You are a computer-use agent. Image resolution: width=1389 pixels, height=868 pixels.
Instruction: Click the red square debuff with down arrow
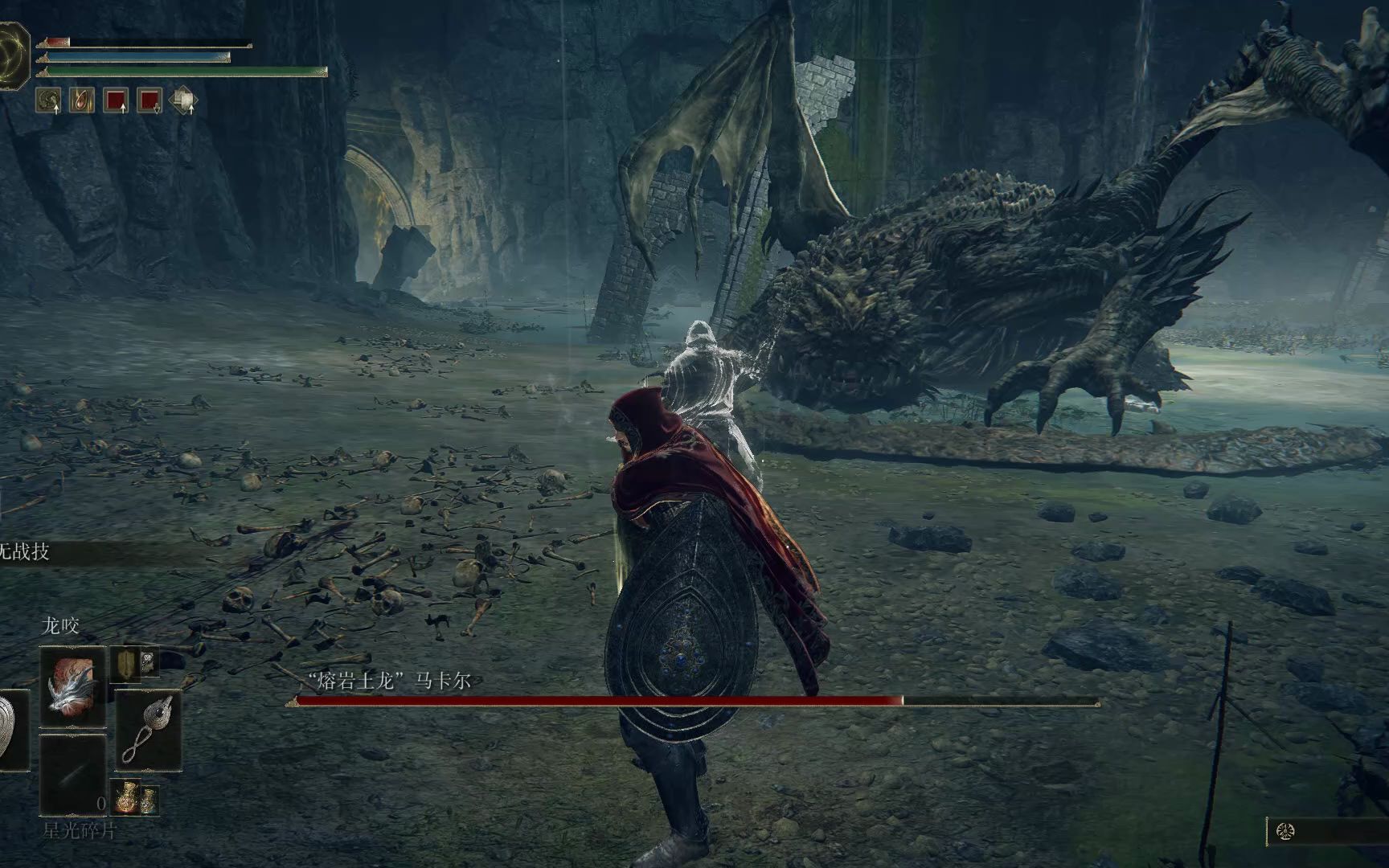[x=150, y=100]
